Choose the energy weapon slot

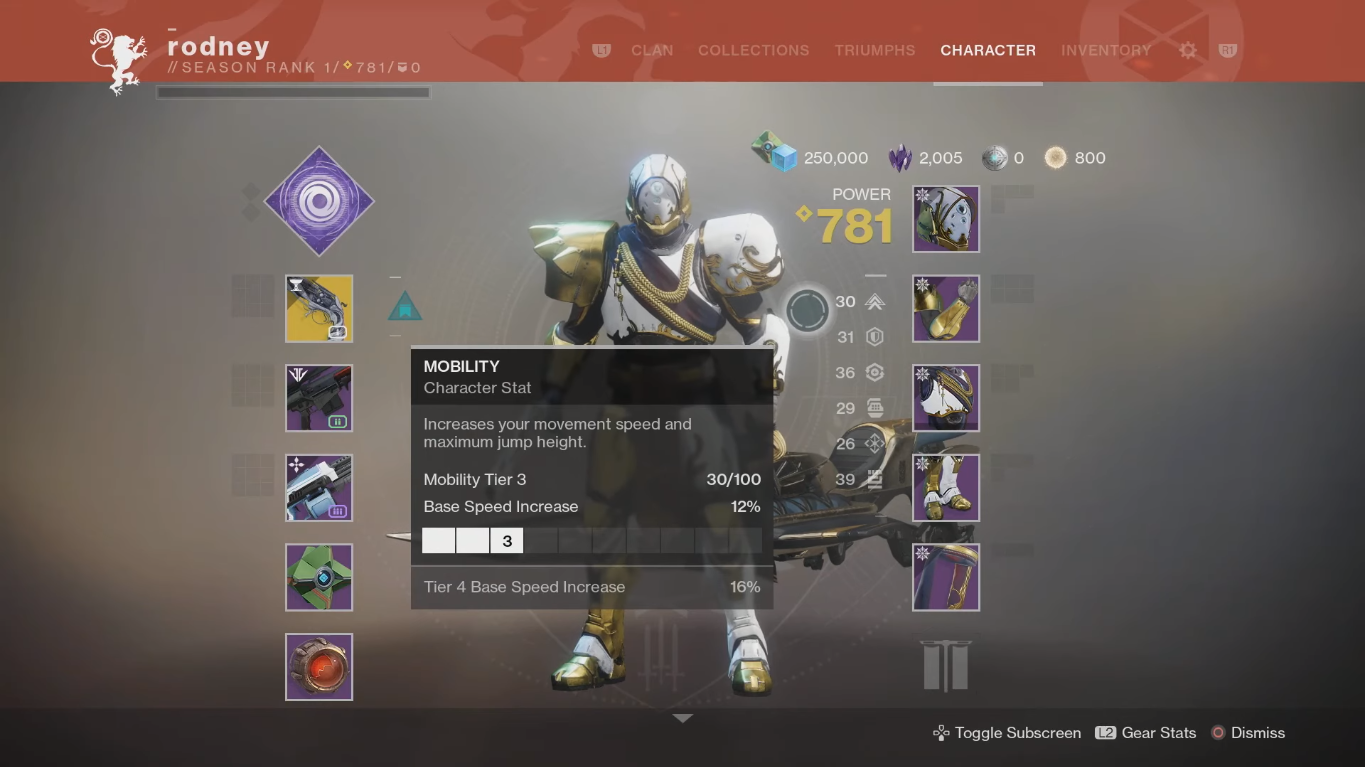coord(319,398)
